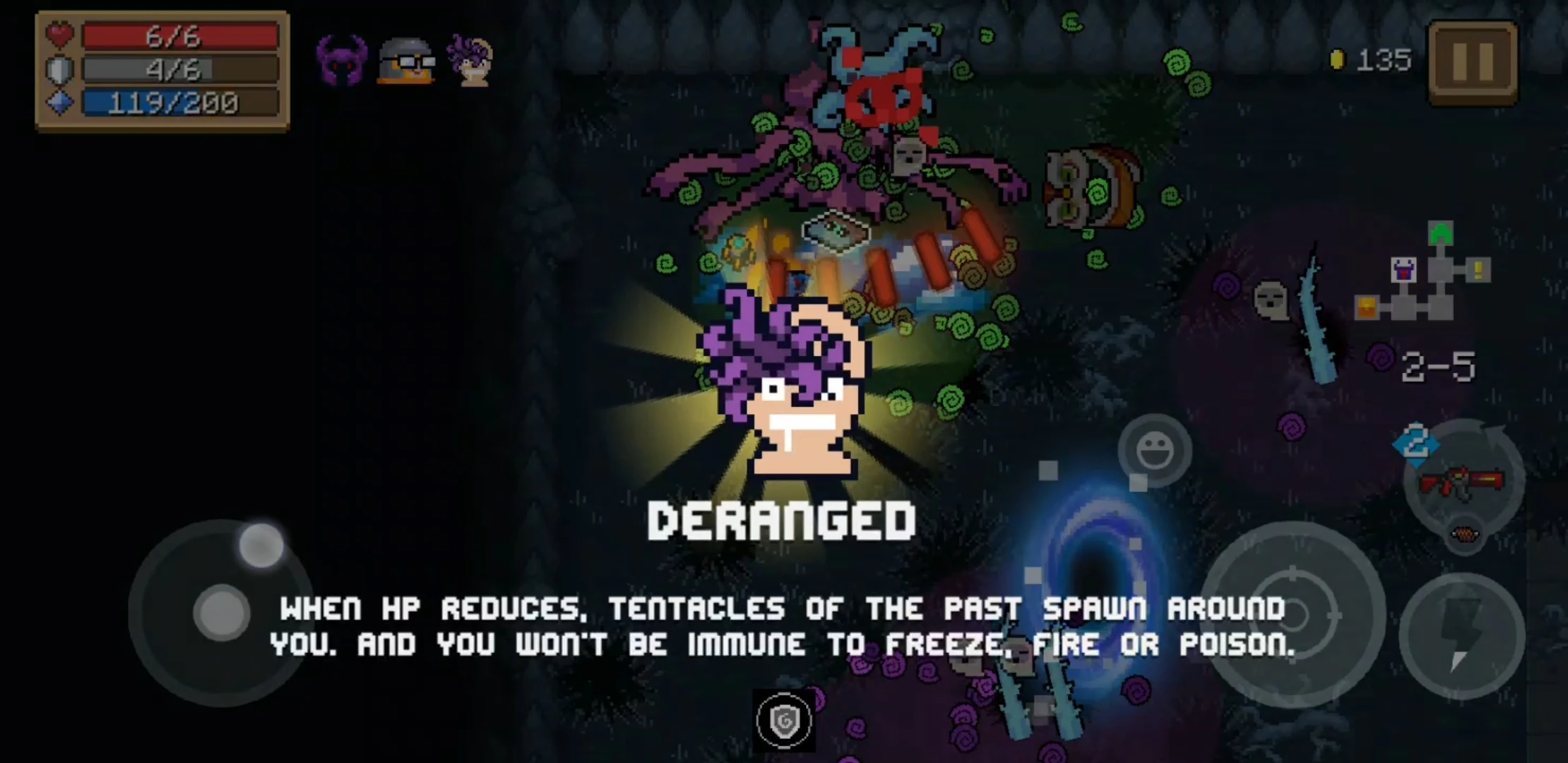The width and height of the screenshot is (1568, 763).
Task: Tap the heart icon beside the HP bar
Action: [x=59, y=38]
